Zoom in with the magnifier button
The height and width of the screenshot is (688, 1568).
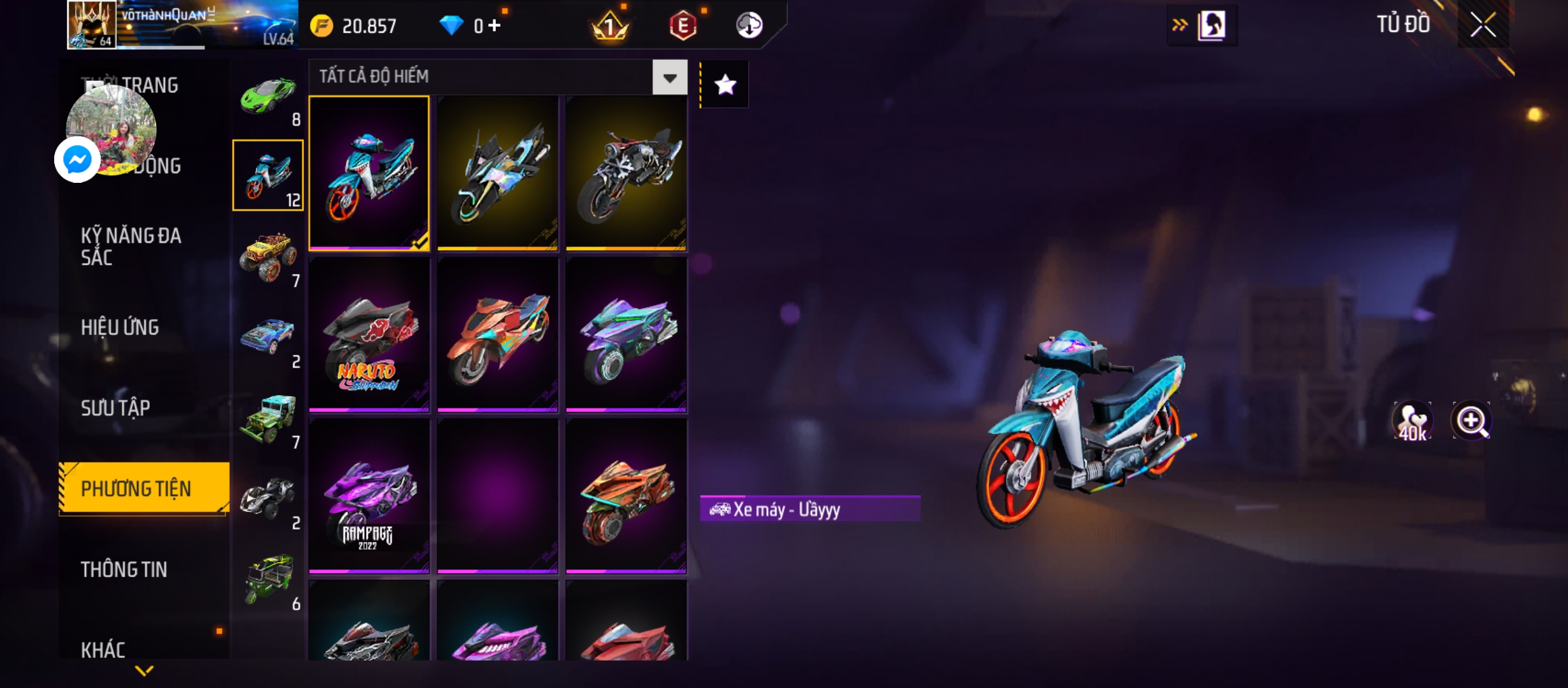[1471, 420]
